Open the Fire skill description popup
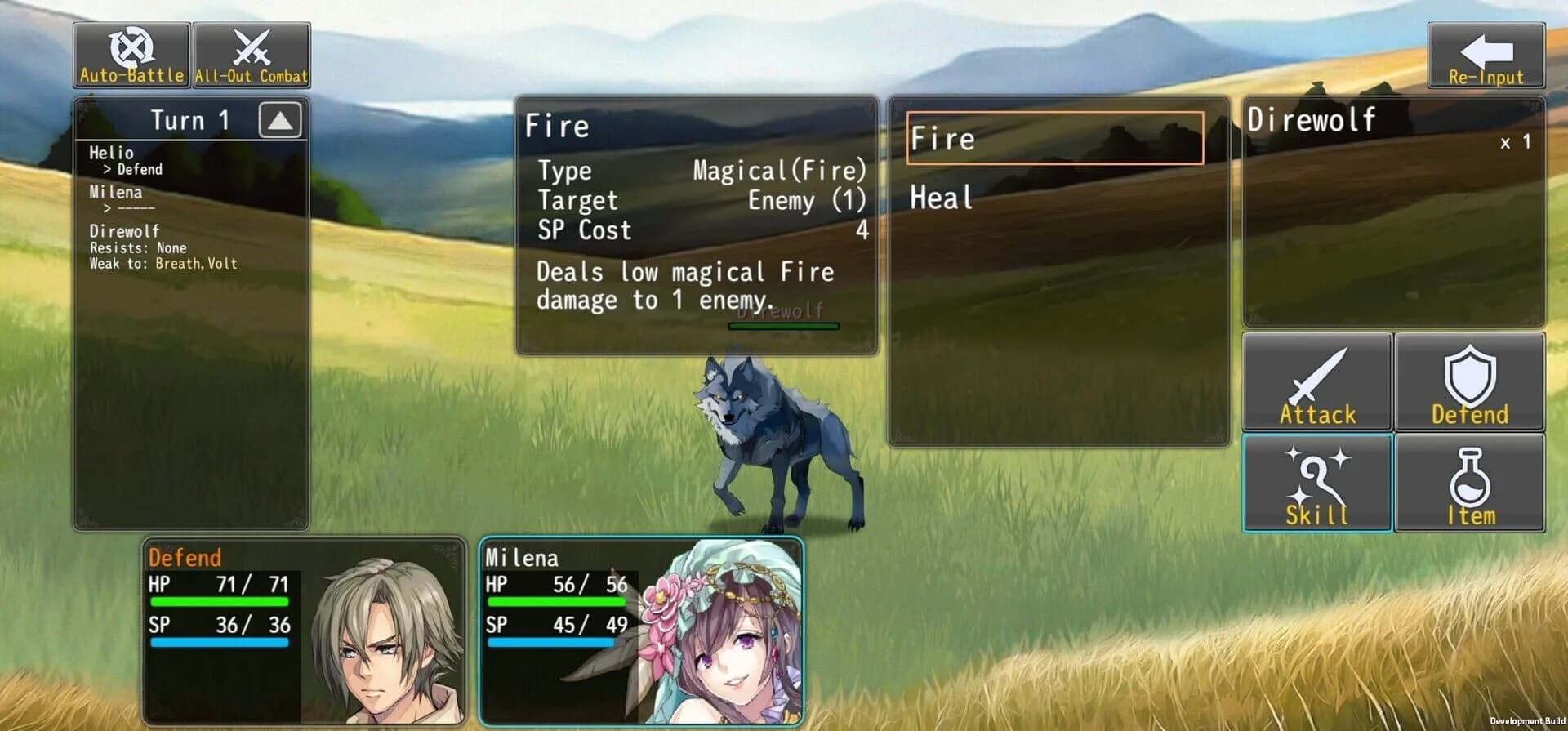 click(696, 221)
